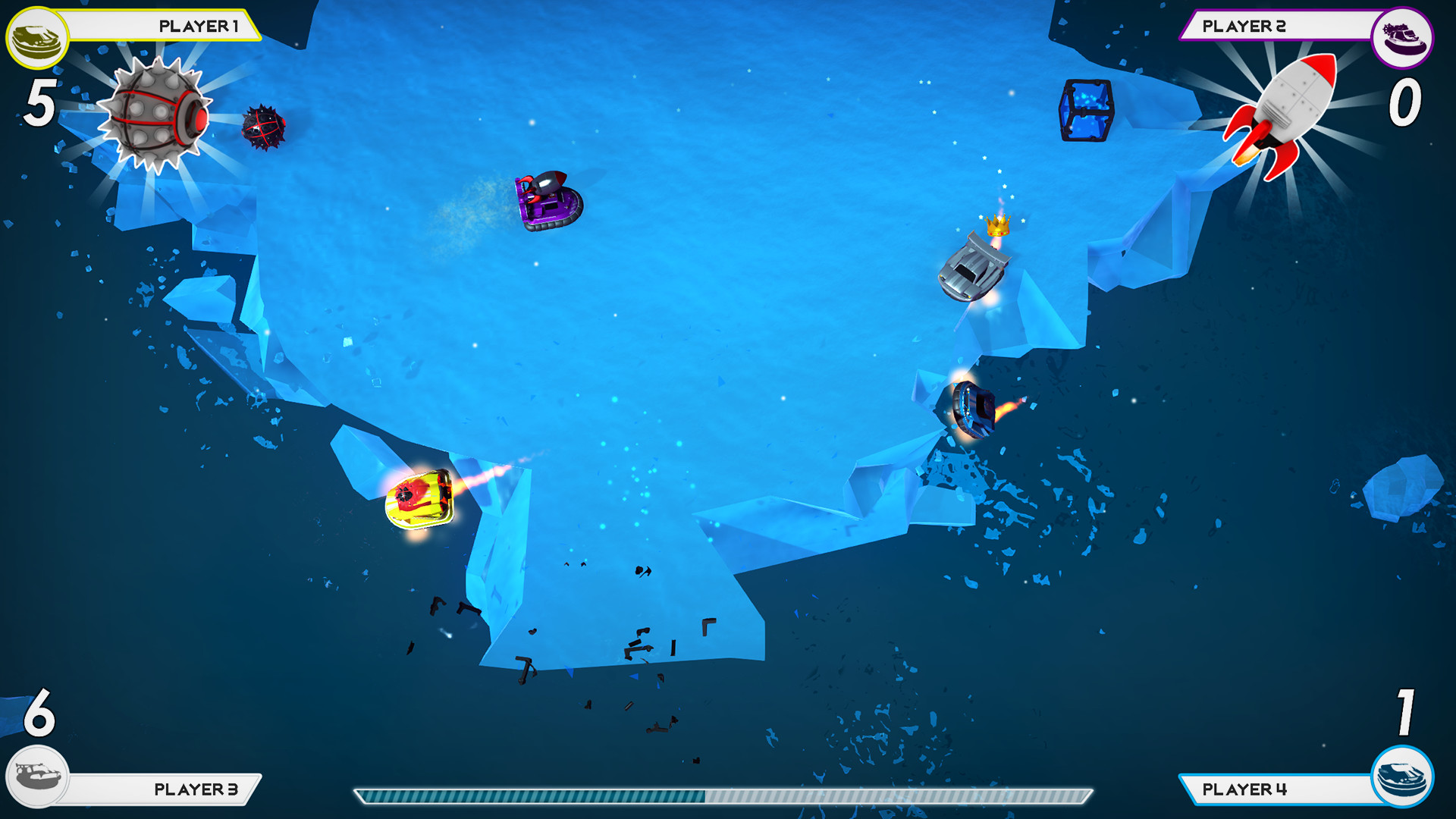Click Player 1's score number 5
Viewport: 1456px width, 819px height.
(x=37, y=104)
